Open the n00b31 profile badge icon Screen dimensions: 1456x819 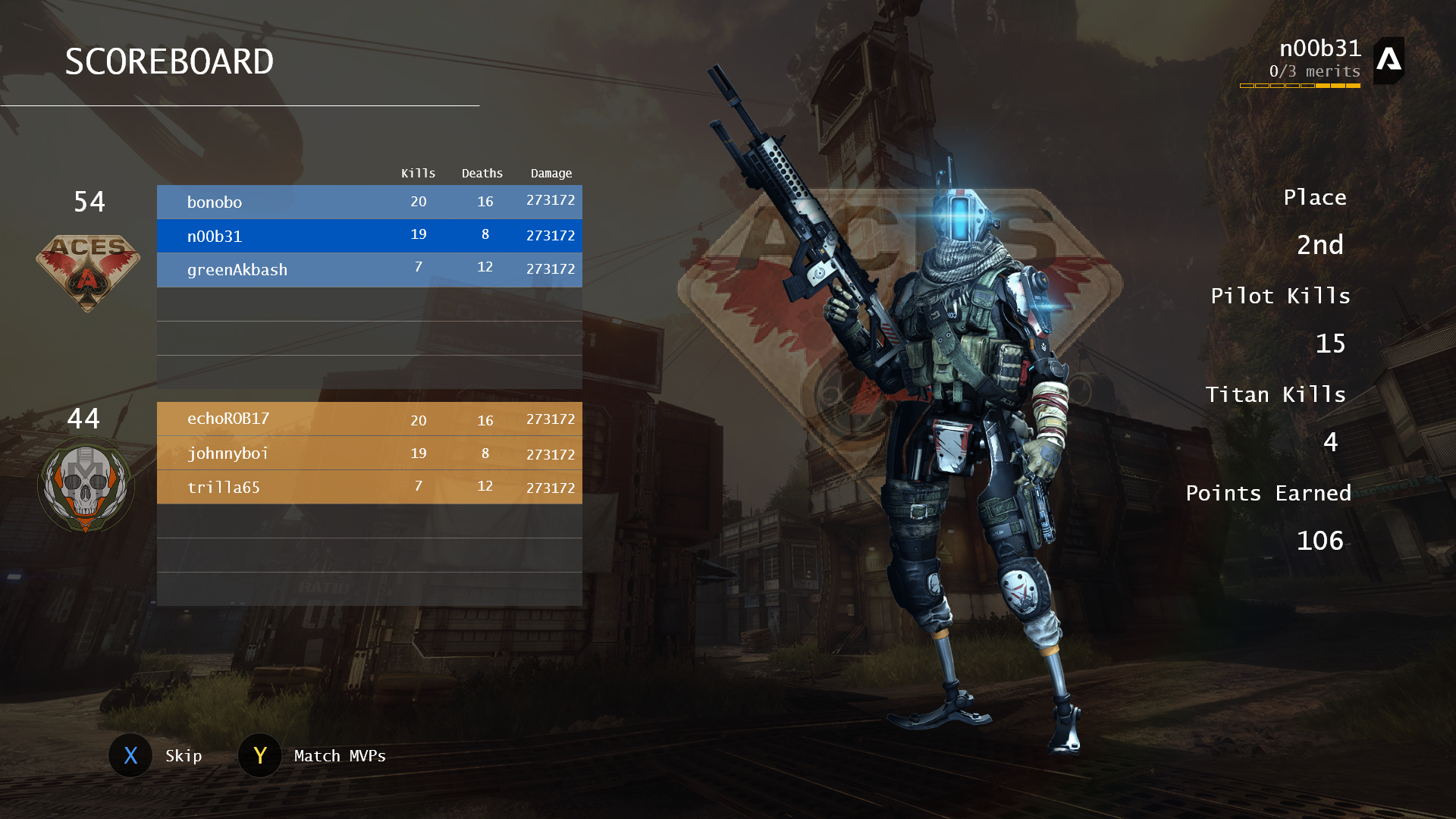[1389, 60]
